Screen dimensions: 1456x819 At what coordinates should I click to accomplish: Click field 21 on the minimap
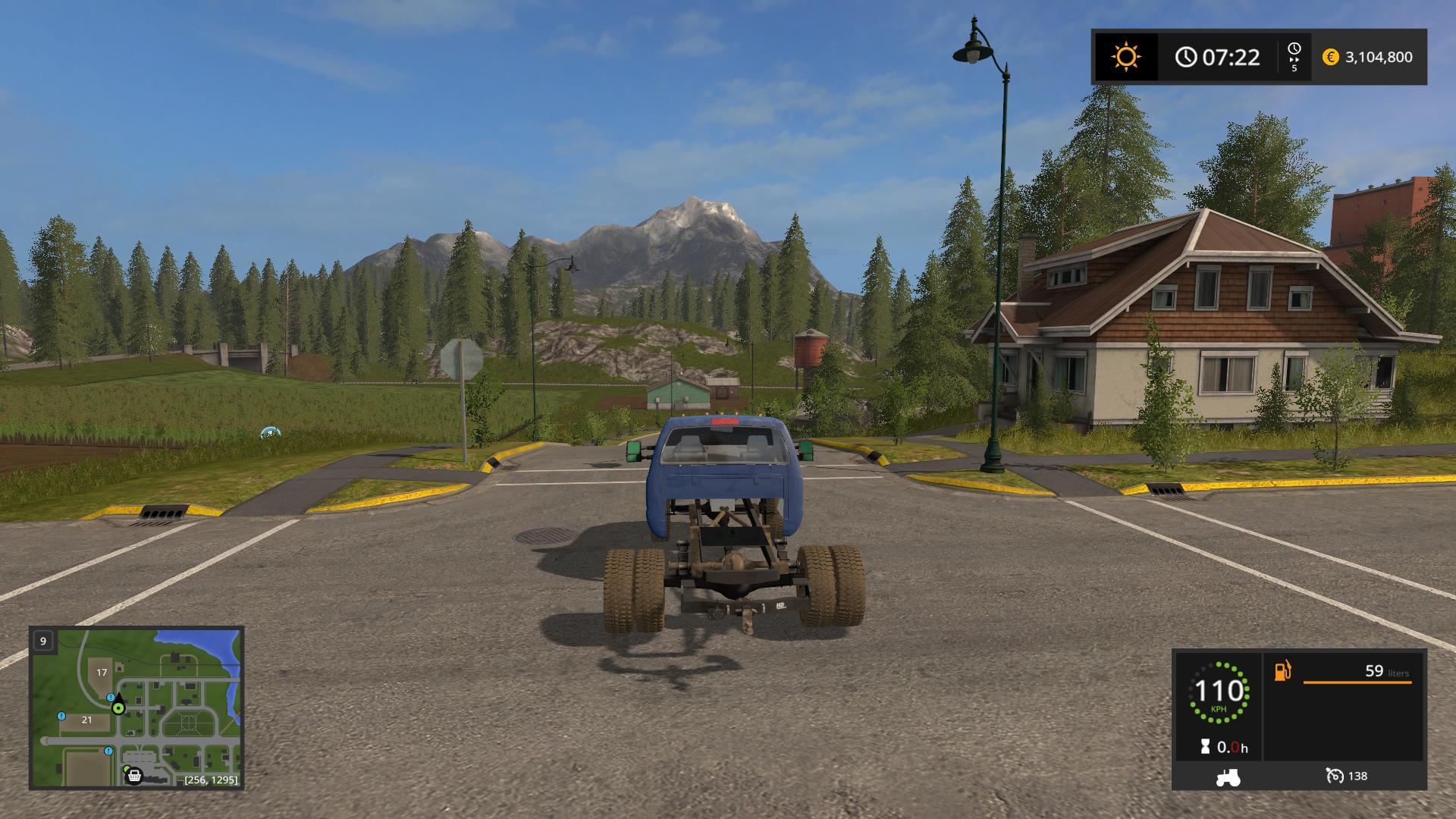[x=86, y=720]
